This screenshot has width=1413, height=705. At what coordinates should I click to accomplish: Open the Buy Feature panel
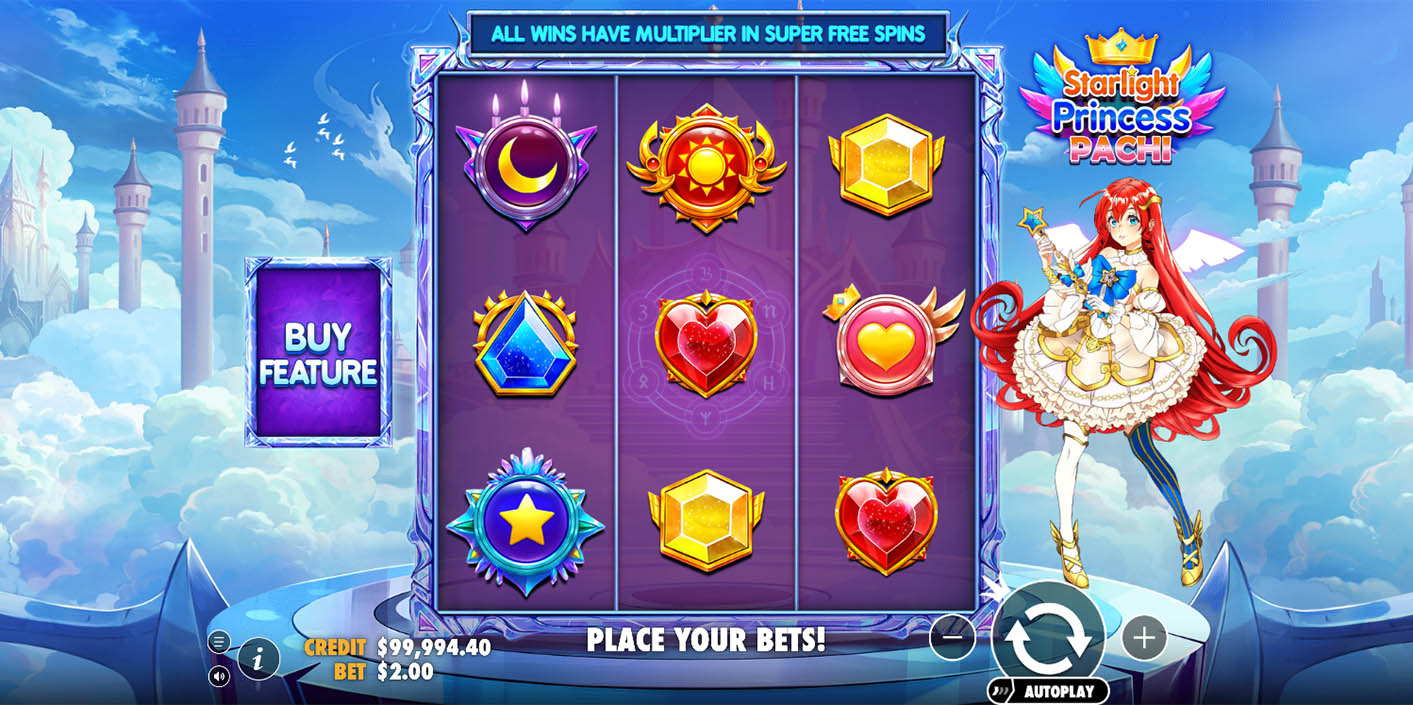point(318,352)
